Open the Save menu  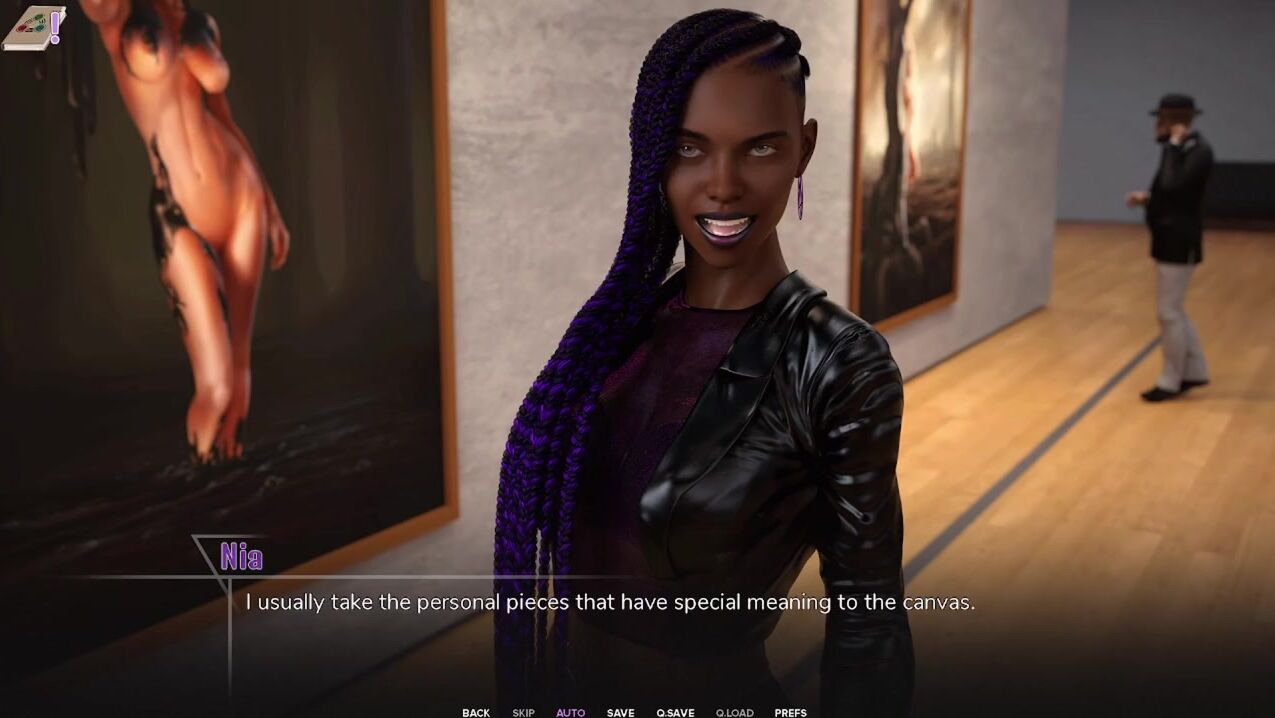click(620, 712)
